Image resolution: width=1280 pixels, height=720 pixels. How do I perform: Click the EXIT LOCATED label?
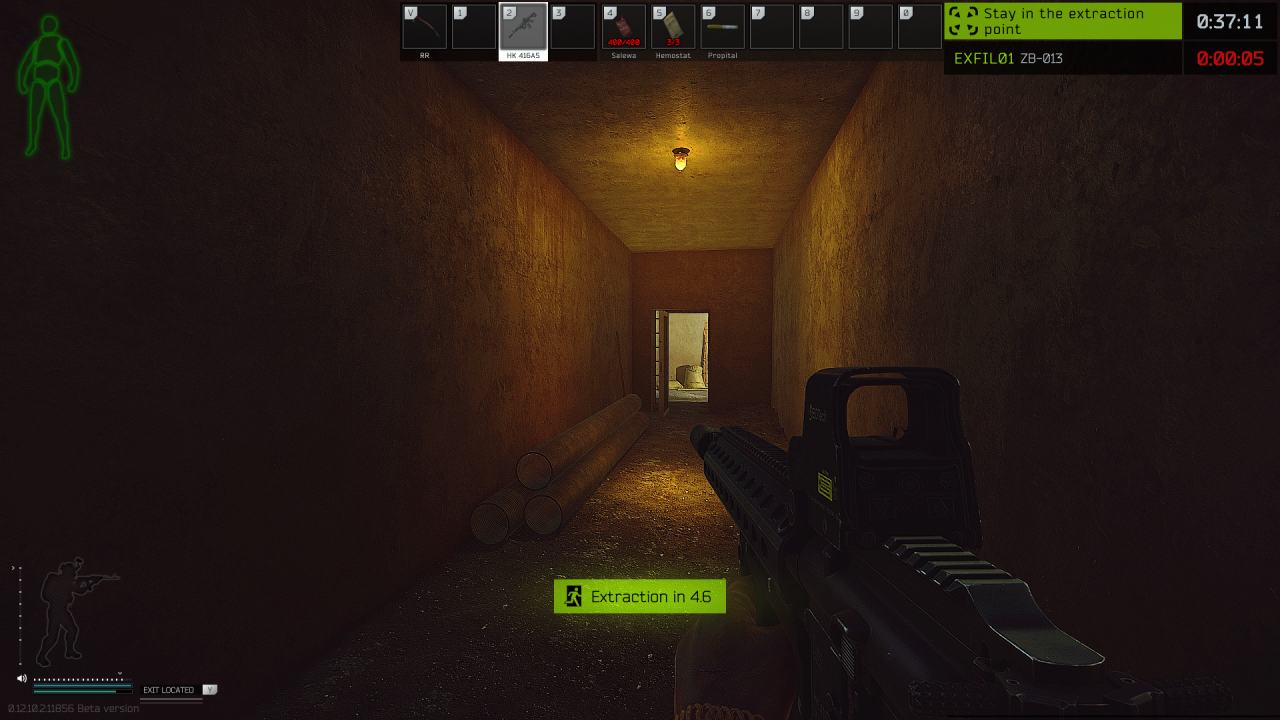tap(168, 689)
